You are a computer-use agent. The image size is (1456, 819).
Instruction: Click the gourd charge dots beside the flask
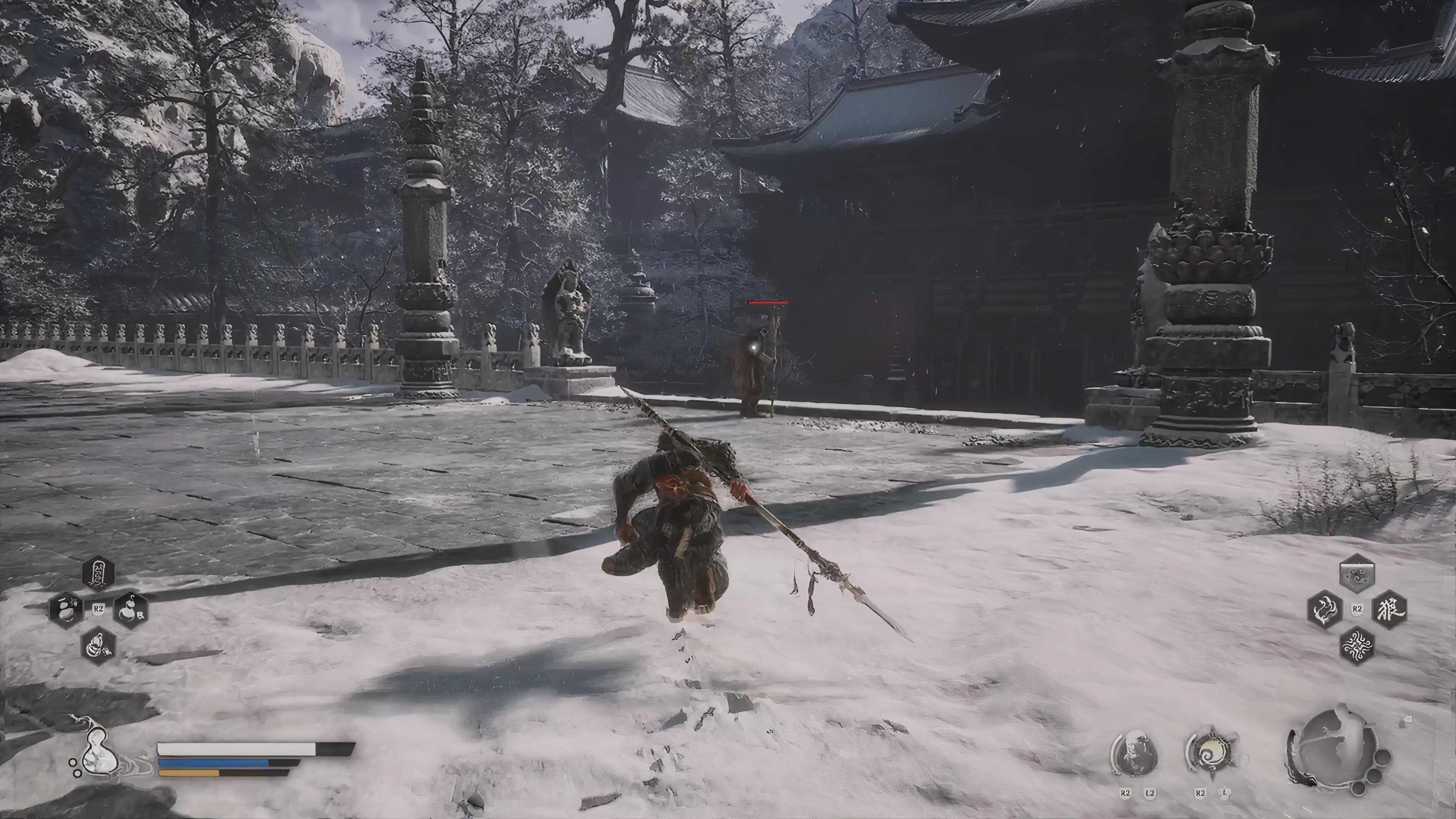[75, 767]
